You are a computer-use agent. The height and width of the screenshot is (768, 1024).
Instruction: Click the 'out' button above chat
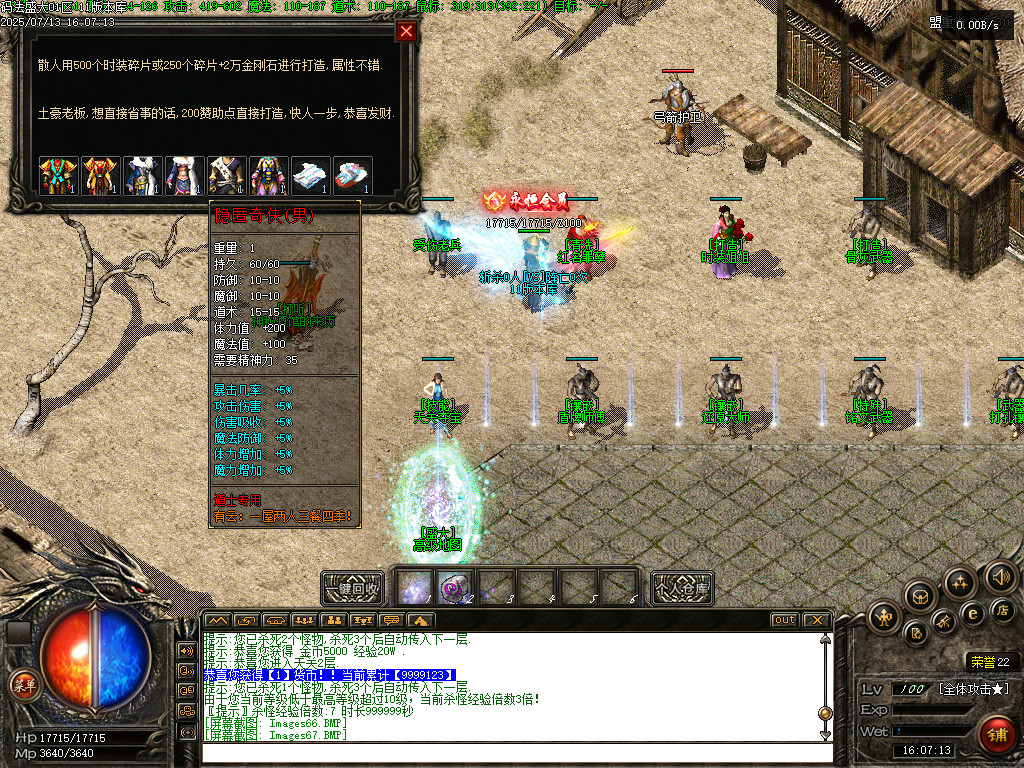pyautogui.click(x=784, y=620)
